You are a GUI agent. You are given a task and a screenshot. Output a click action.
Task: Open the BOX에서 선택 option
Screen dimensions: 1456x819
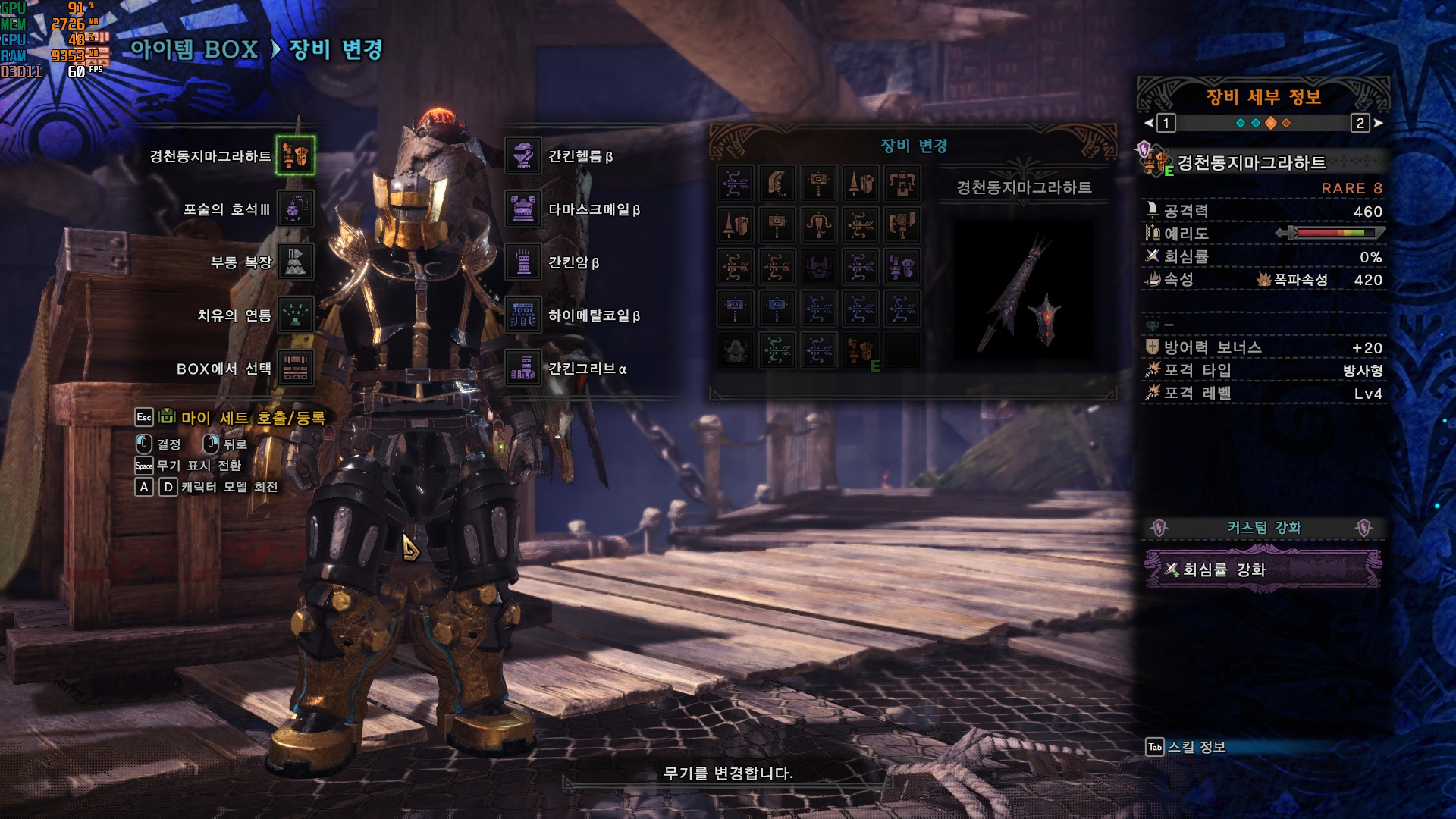click(295, 369)
